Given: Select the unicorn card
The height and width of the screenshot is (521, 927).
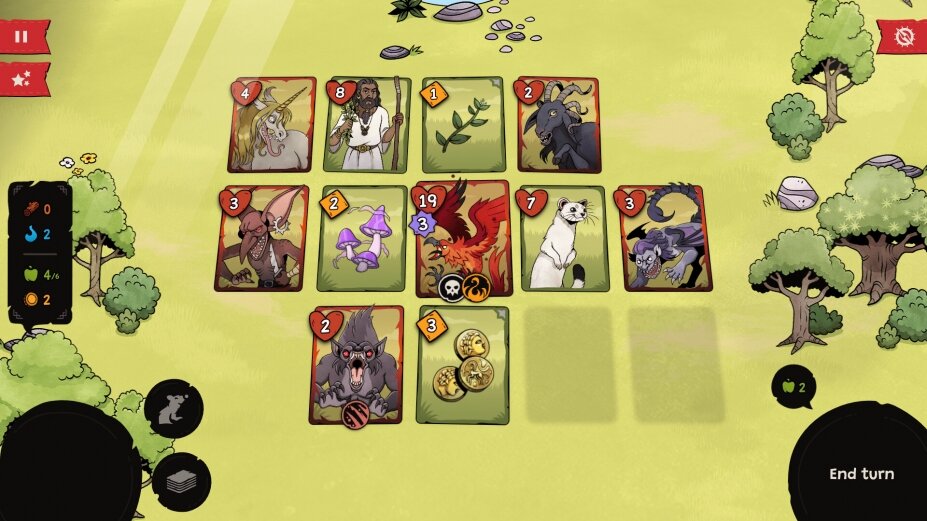Looking at the screenshot, I should click(x=271, y=126).
